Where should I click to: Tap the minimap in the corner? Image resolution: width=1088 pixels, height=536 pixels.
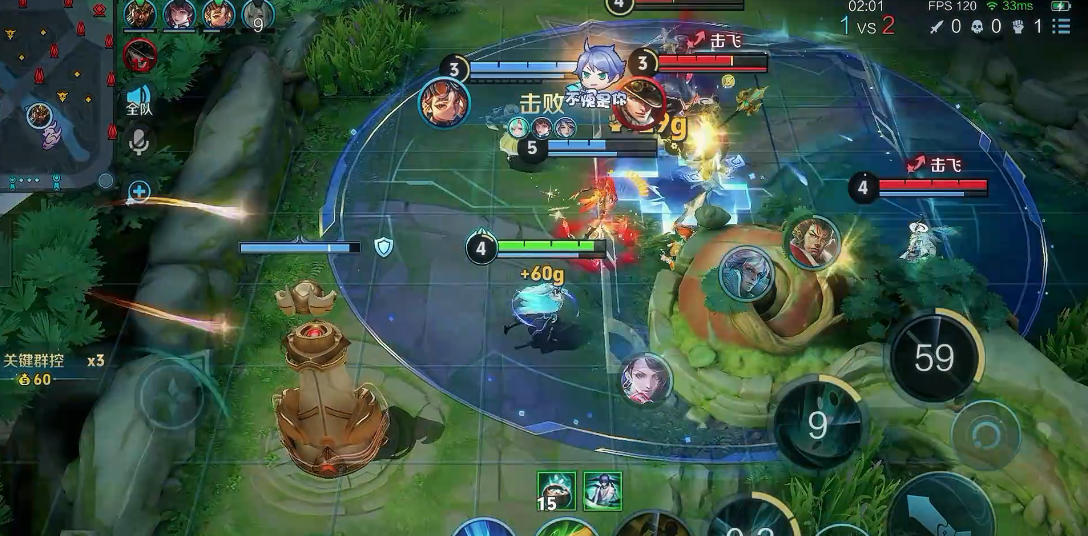tap(55, 95)
